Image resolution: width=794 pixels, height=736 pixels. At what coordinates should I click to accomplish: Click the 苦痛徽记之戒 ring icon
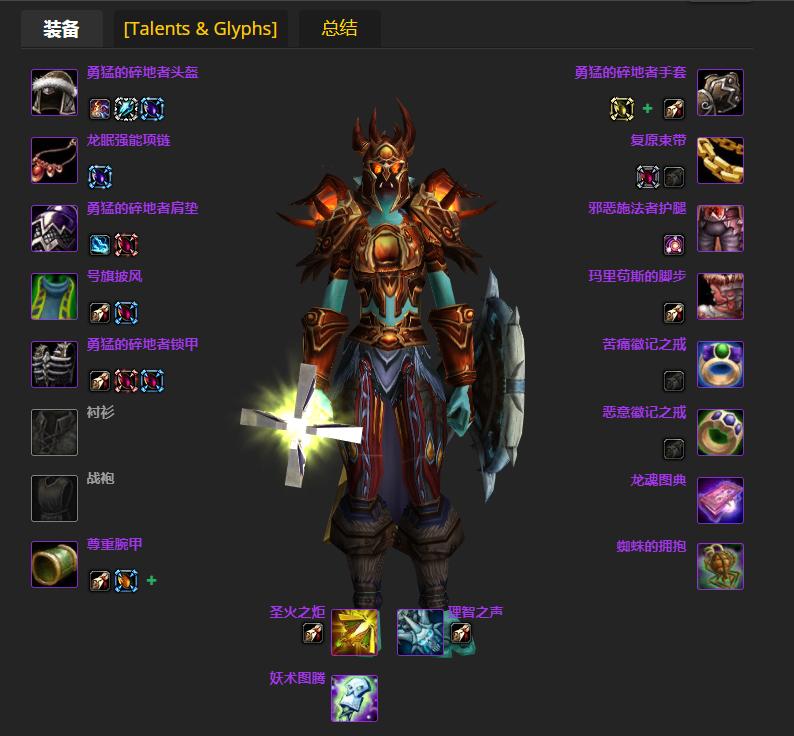pos(720,364)
